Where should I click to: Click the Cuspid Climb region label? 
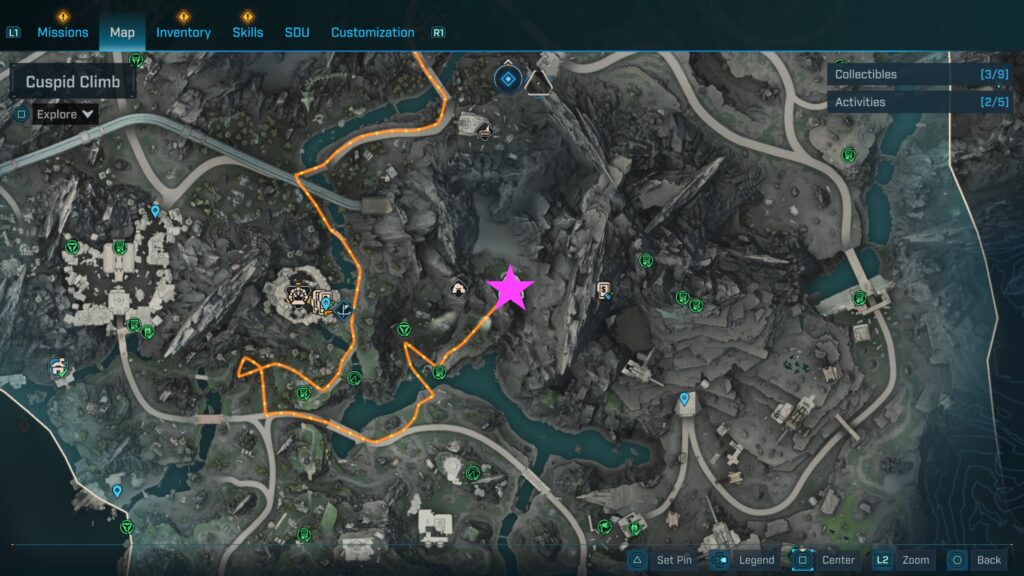73,82
